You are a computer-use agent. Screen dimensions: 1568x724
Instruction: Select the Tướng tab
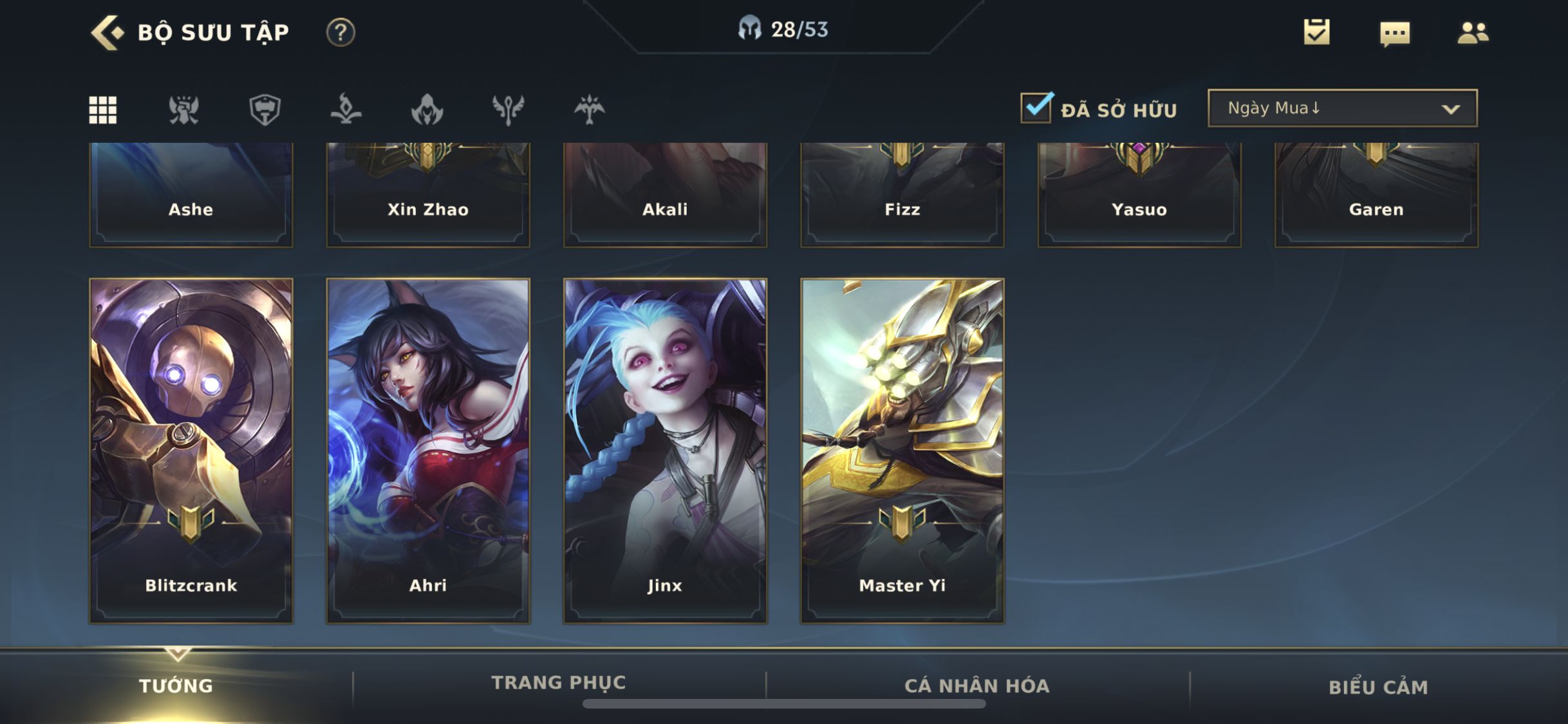(176, 686)
